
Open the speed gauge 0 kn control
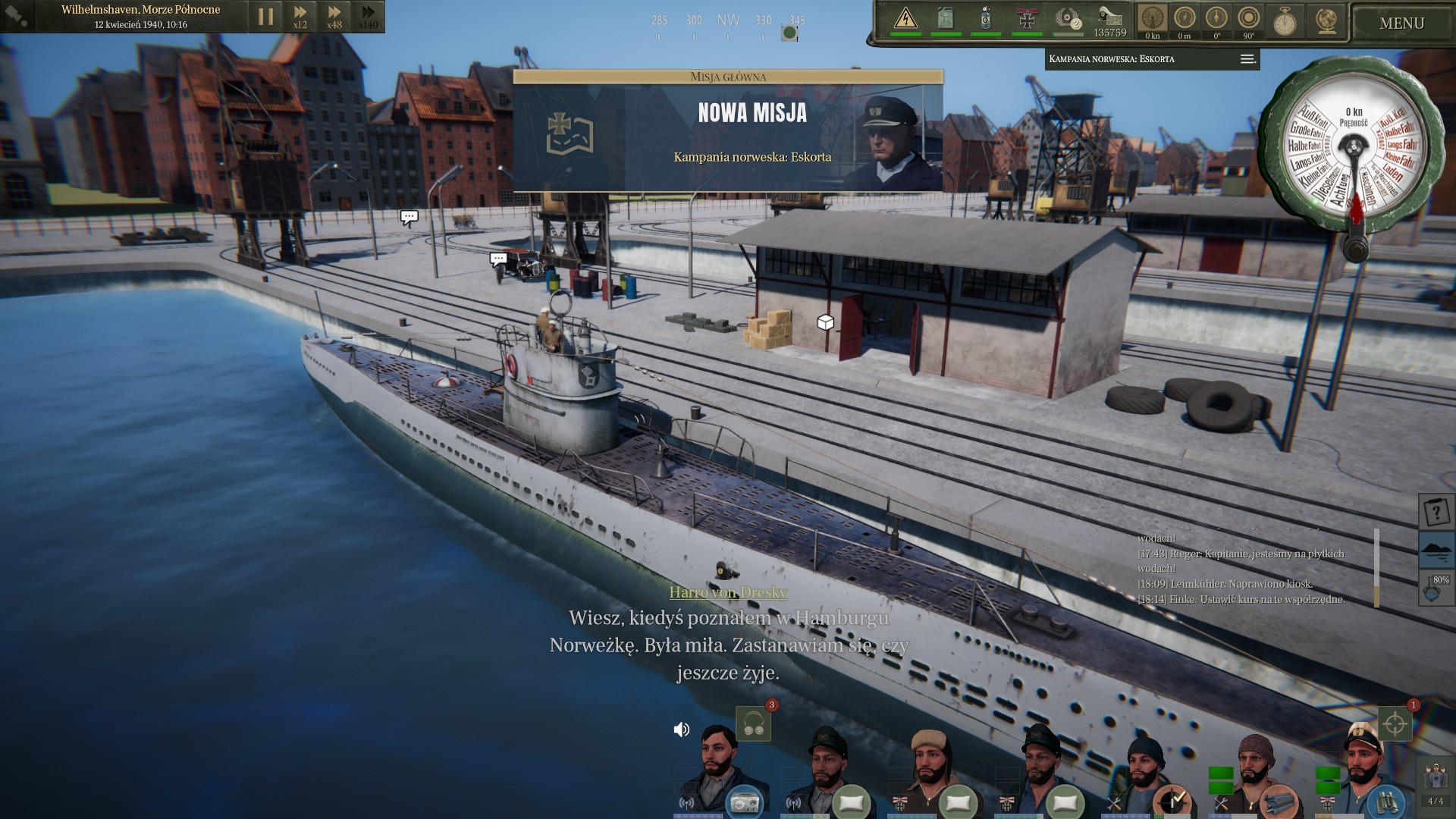click(1152, 19)
